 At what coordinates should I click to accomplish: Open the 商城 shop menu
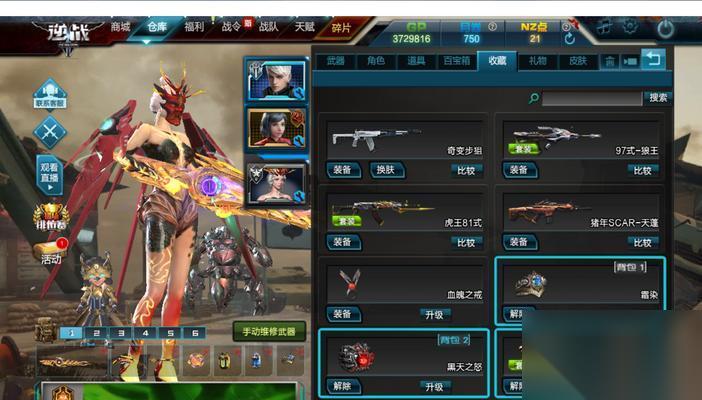(120, 27)
